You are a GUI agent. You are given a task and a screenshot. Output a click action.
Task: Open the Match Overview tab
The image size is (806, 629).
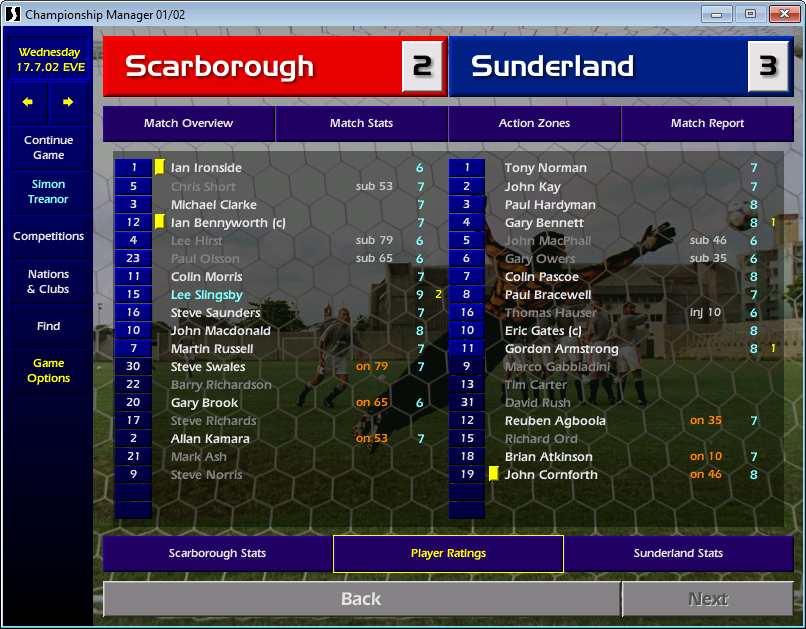click(x=188, y=124)
